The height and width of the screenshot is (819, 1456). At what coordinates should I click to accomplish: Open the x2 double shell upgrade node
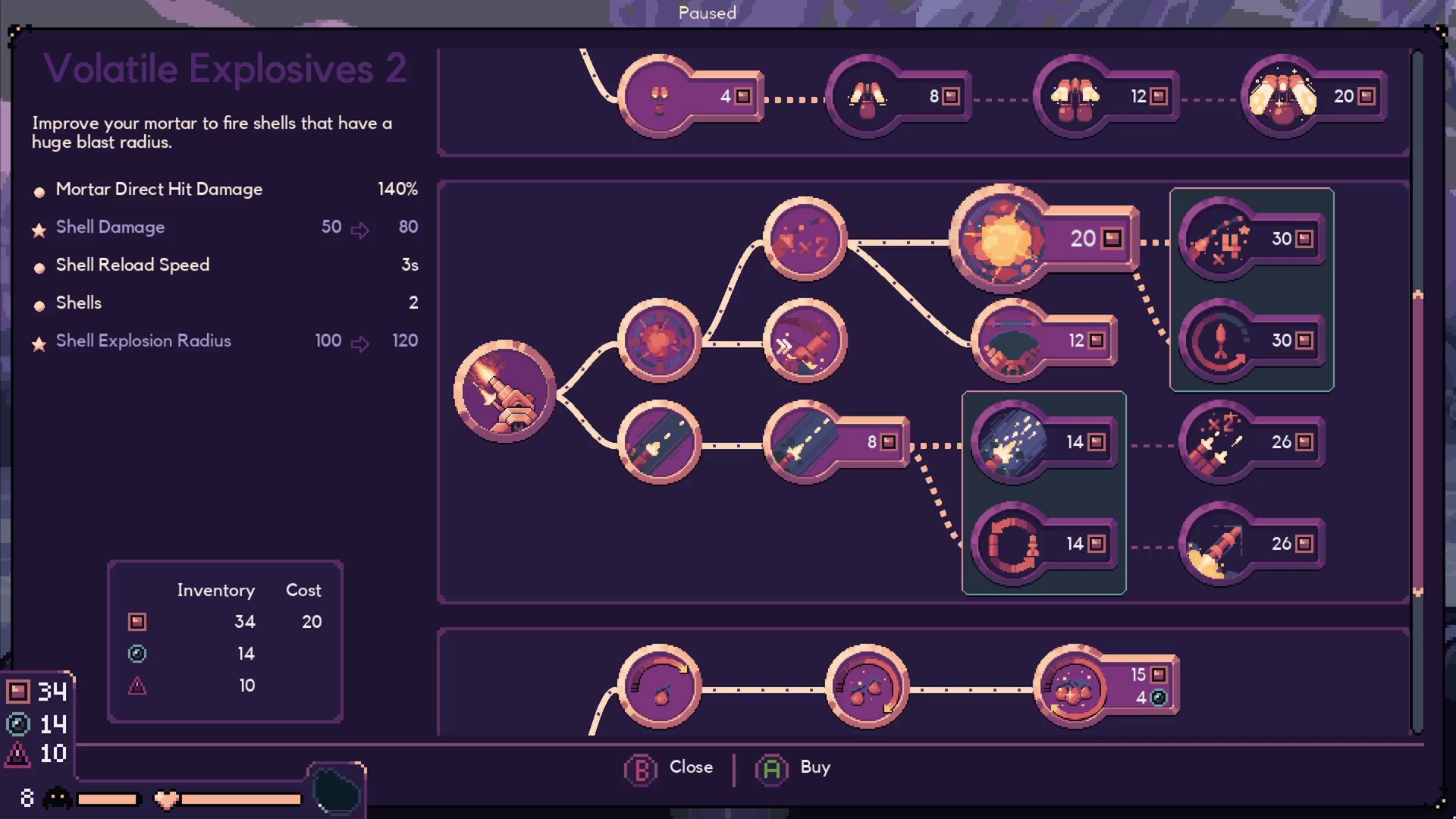point(804,239)
